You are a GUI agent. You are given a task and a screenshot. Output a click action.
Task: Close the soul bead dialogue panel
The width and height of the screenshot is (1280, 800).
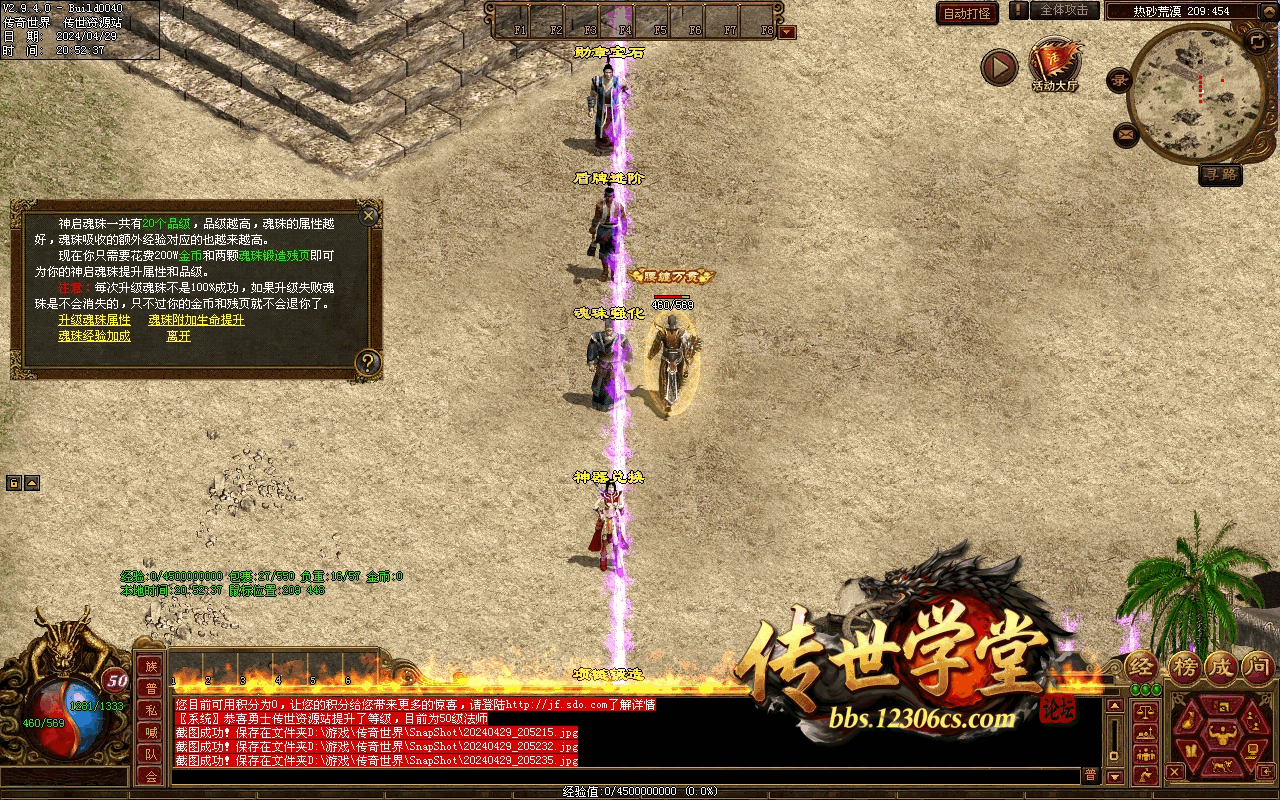point(369,215)
